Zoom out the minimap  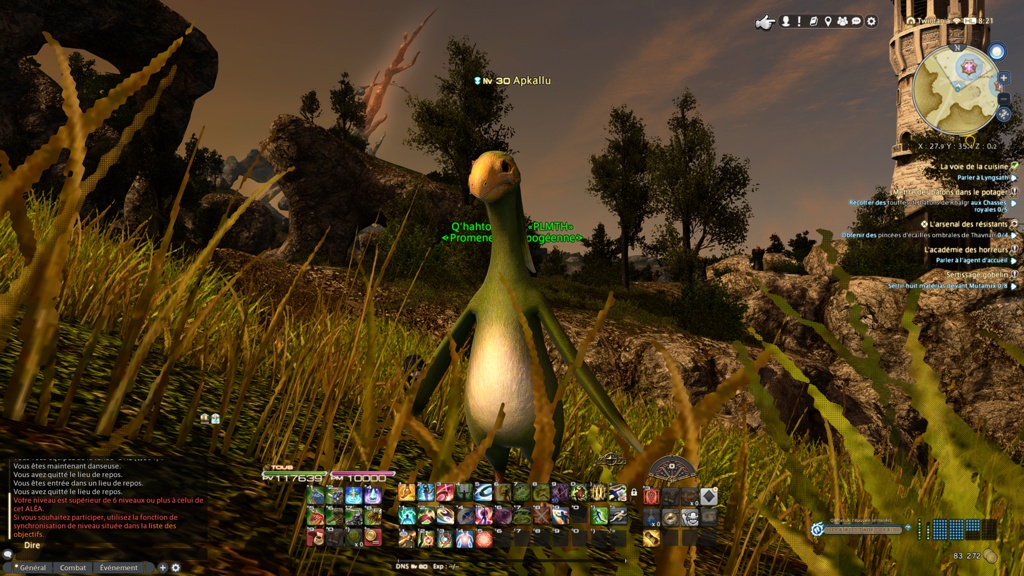pyautogui.click(x=1004, y=99)
